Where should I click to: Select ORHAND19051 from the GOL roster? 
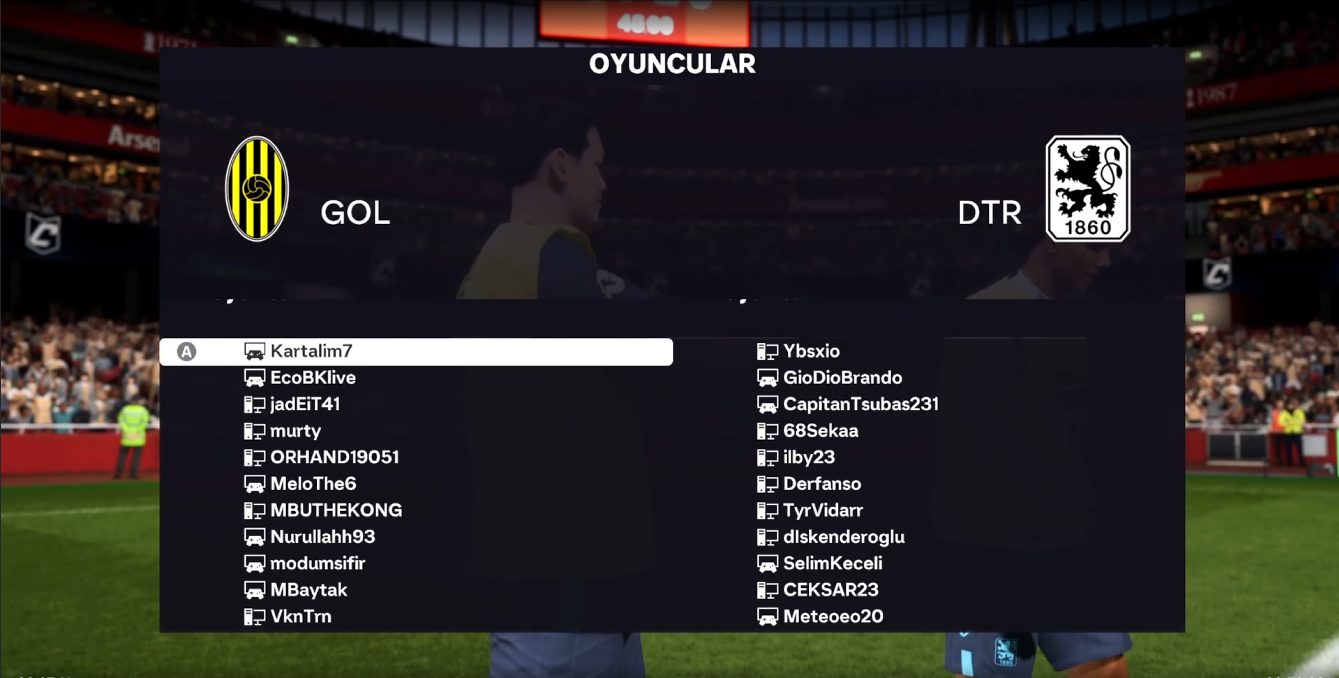334,458
